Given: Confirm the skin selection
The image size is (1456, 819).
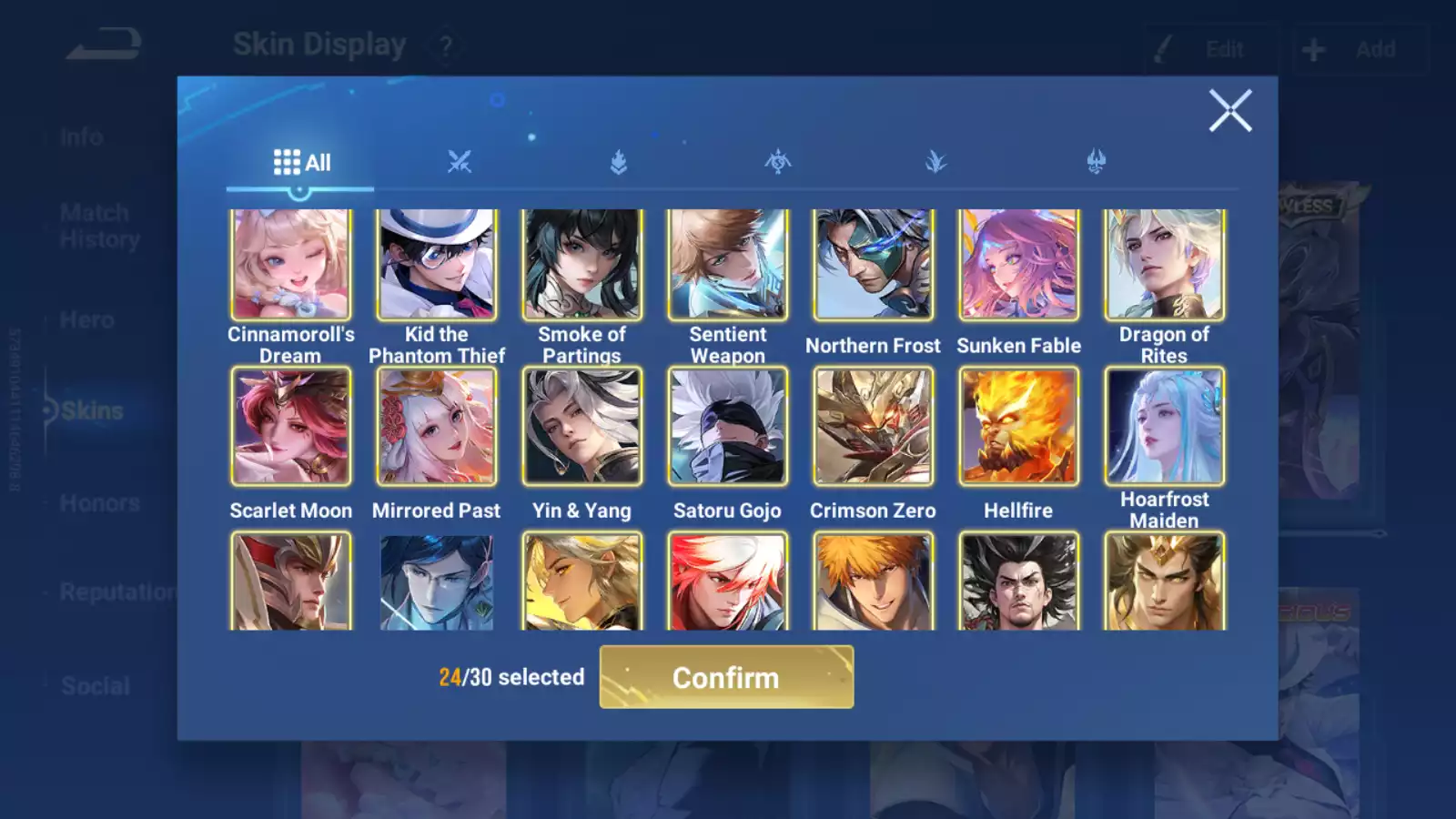Looking at the screenshot, I should click(726, 677).
